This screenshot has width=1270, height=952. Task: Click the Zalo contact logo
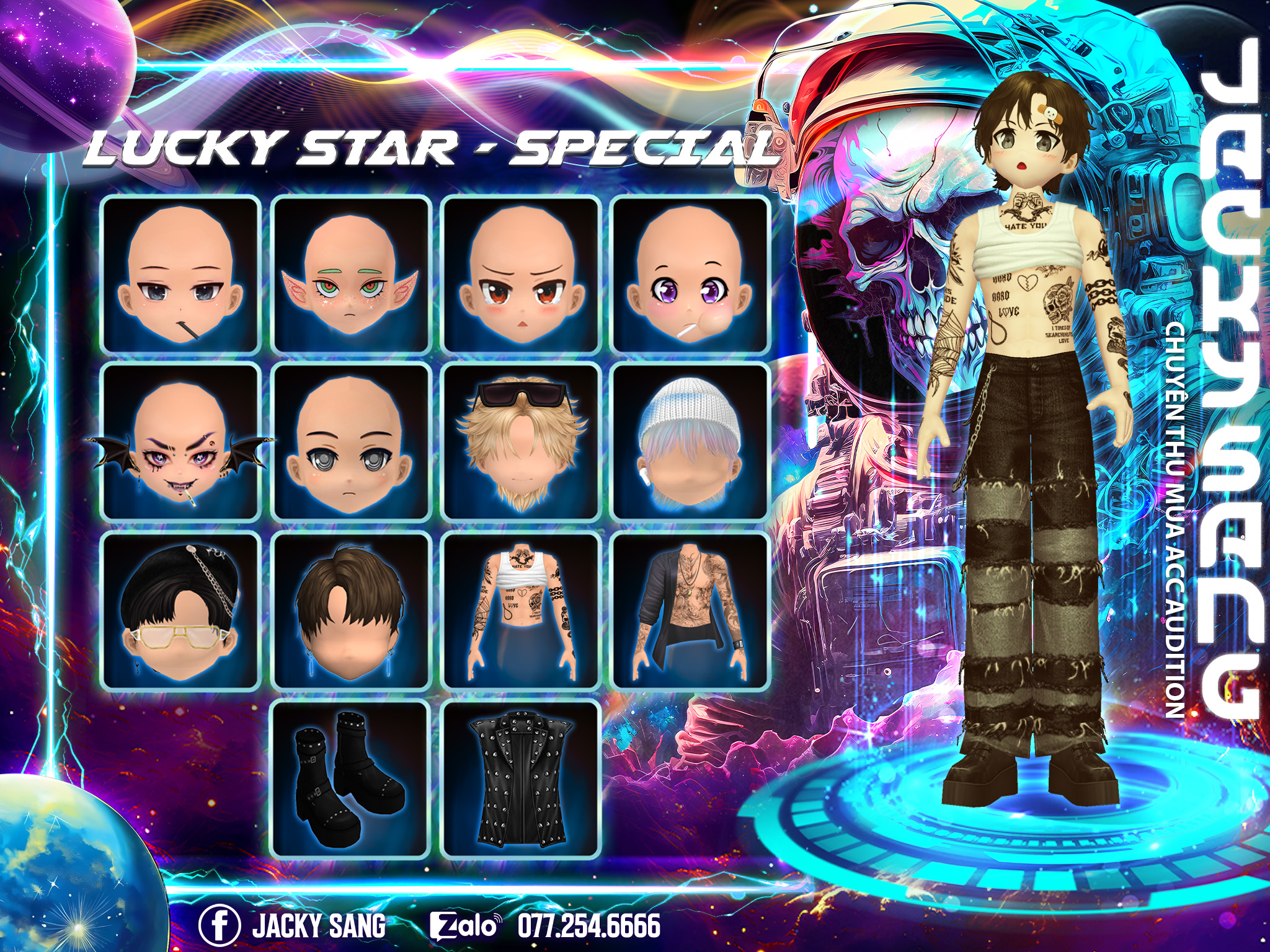(464, 926)
